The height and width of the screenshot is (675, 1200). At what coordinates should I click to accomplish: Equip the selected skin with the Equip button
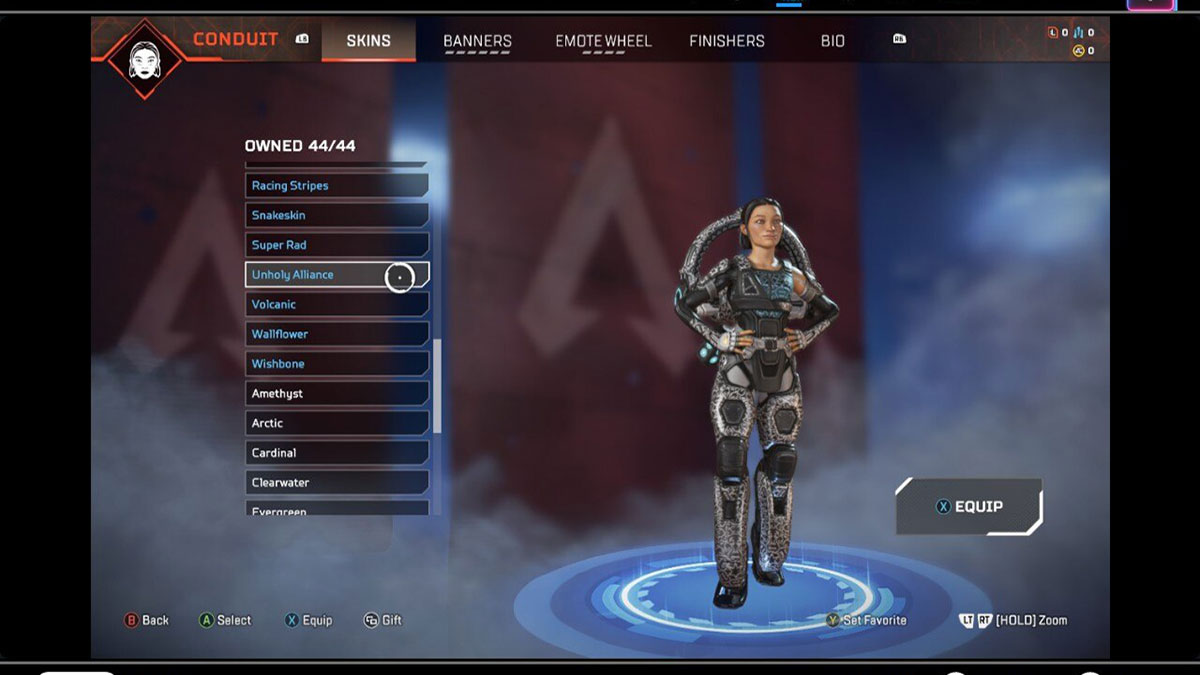[968, 507]
